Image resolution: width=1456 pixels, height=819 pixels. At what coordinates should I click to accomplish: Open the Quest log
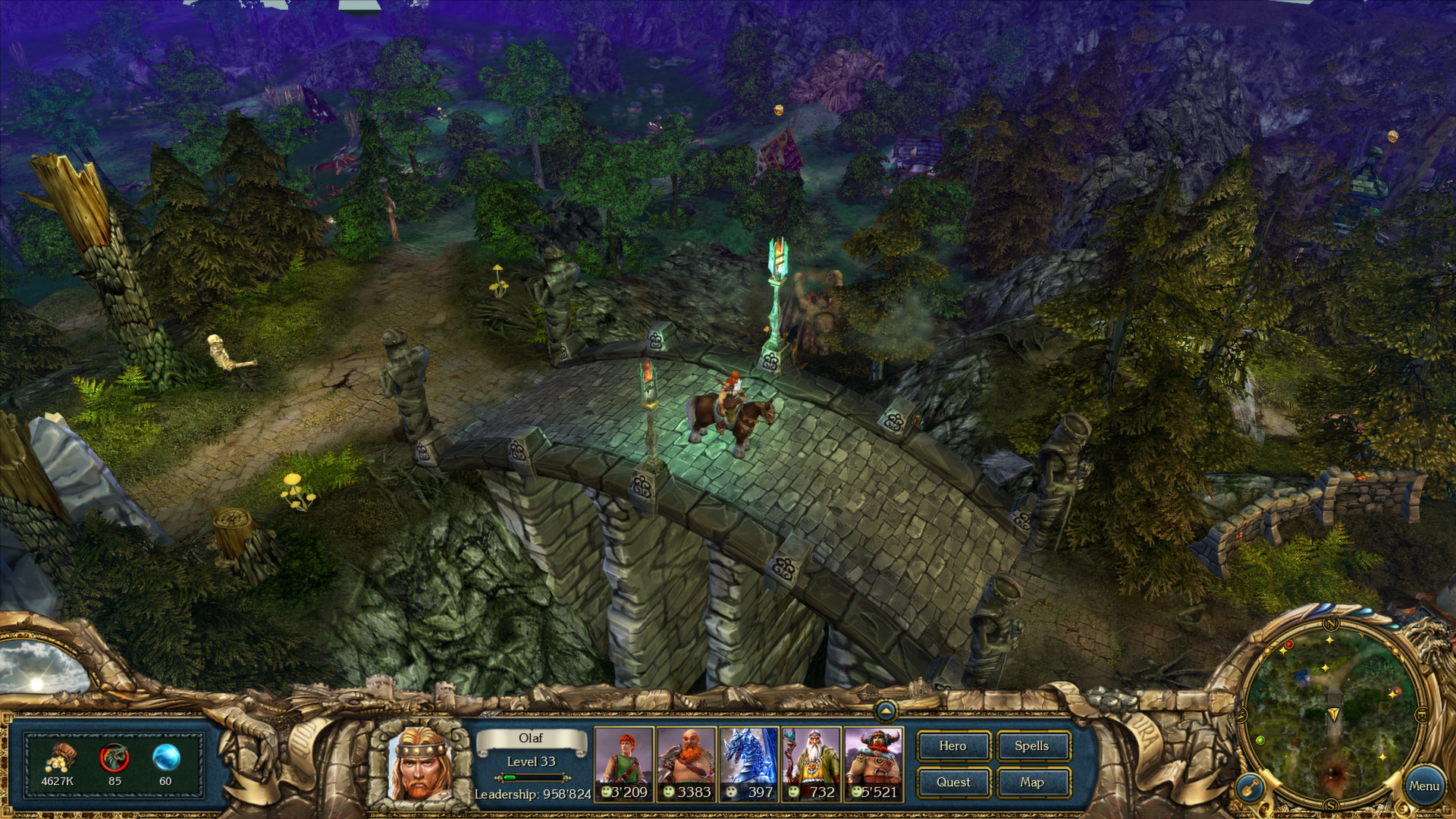[x=953, y=782]
